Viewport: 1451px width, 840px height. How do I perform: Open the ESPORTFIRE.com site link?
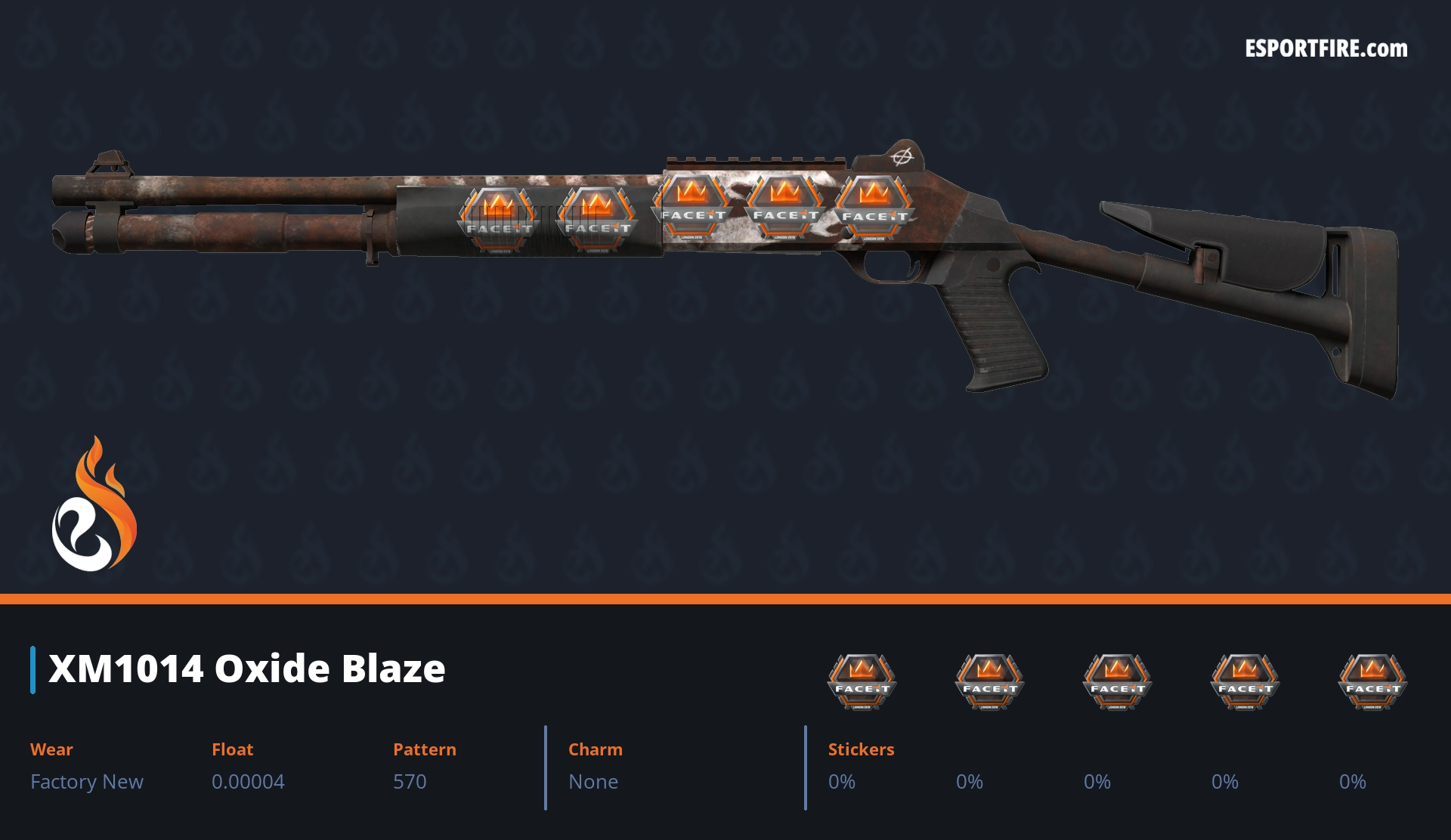click(1326, 49)
